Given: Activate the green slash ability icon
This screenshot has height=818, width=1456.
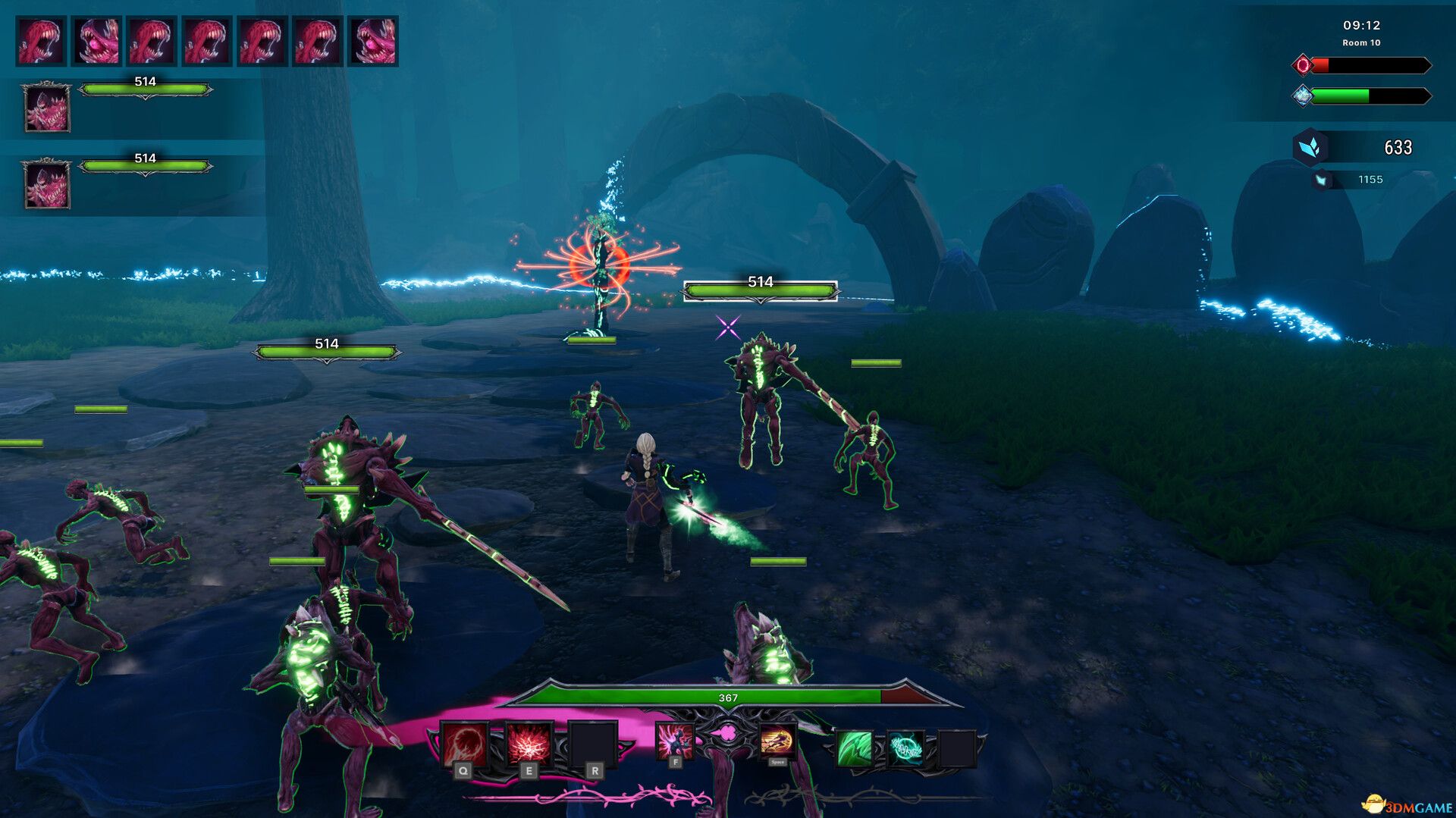Looking at the screenshot, I should tap(854, 748).
